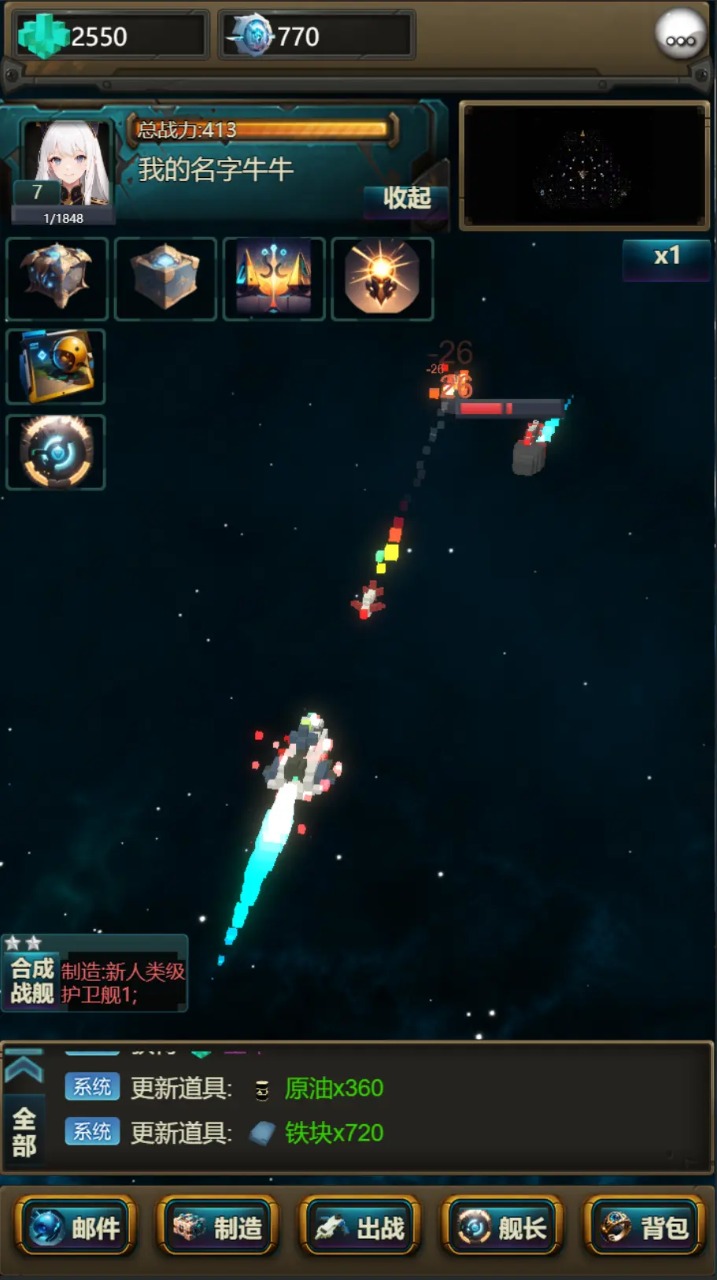Screen dimensions: 717x1280
Task: Click the white-haired captain portrait
Action: pyautogui.click(x=67, y=163)
